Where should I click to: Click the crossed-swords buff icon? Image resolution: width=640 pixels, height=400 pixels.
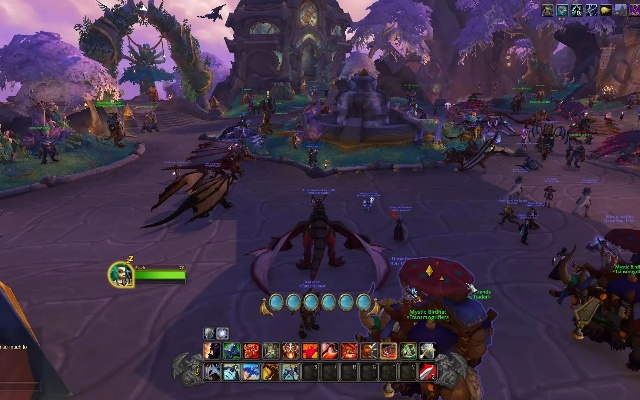pos(591,10)
